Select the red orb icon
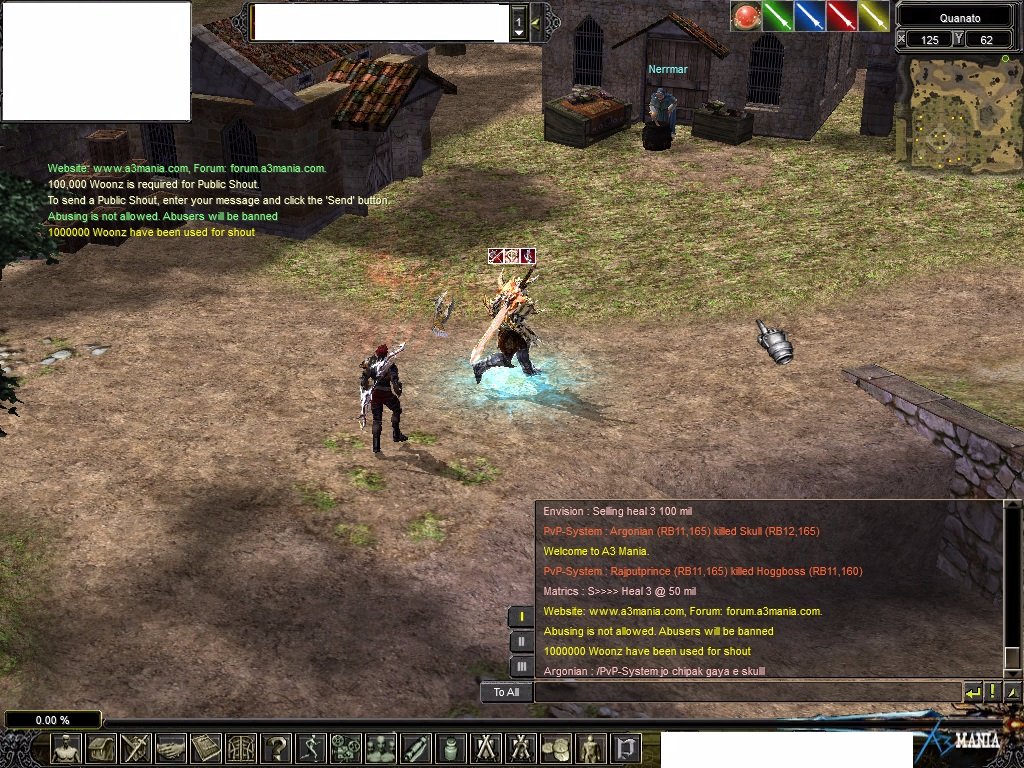Screen dimensions: 1024x768 (x=746, y=16)
